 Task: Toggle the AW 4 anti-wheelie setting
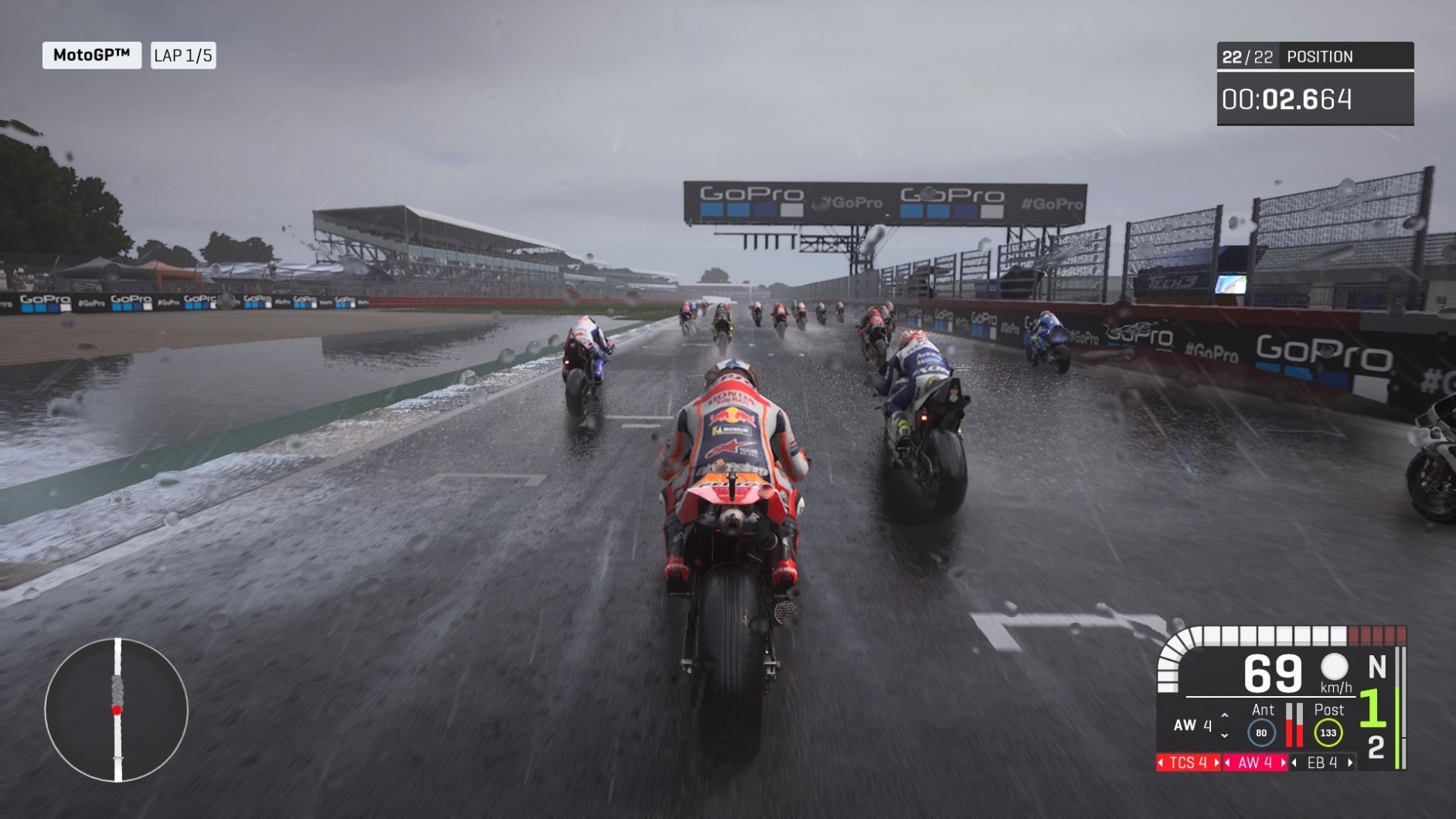1255,762
